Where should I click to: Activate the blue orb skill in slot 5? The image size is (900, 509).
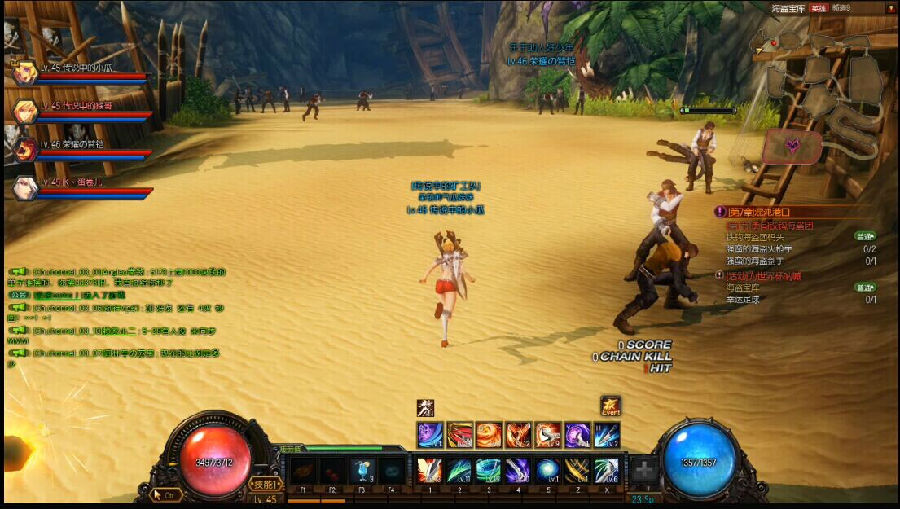tap(547, 471)
